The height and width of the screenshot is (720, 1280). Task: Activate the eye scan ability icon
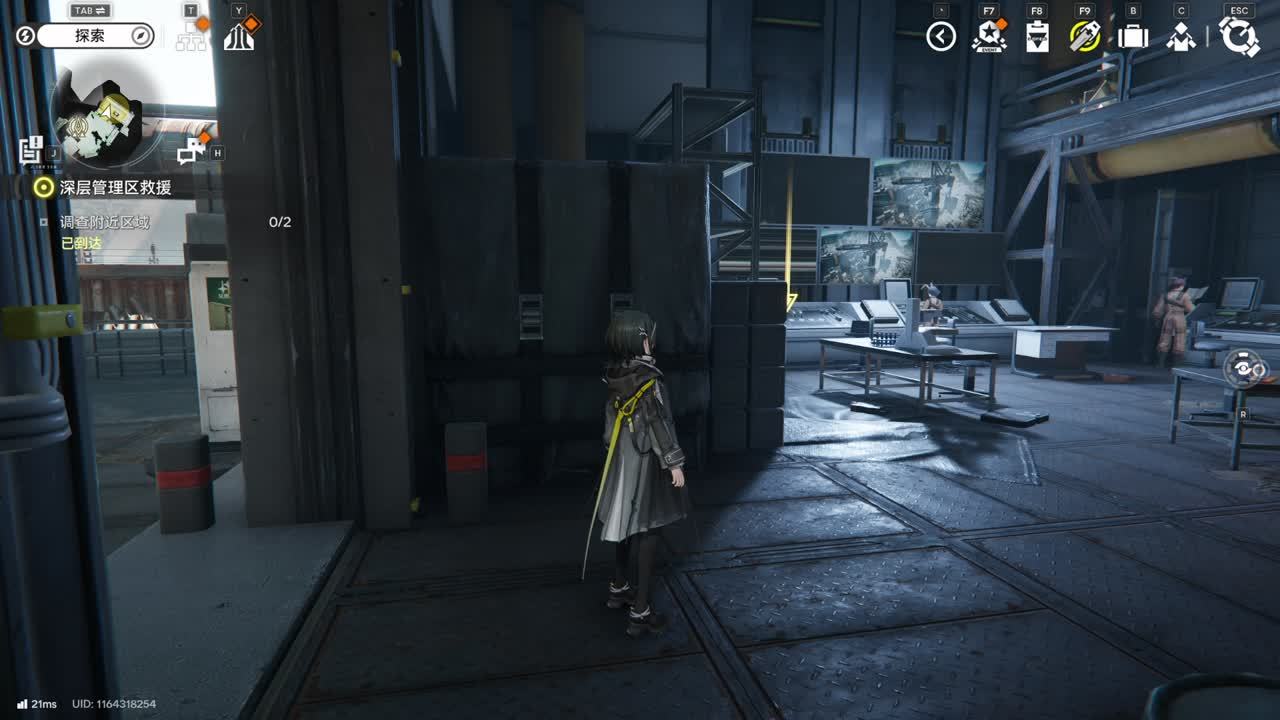[1244, 369]
